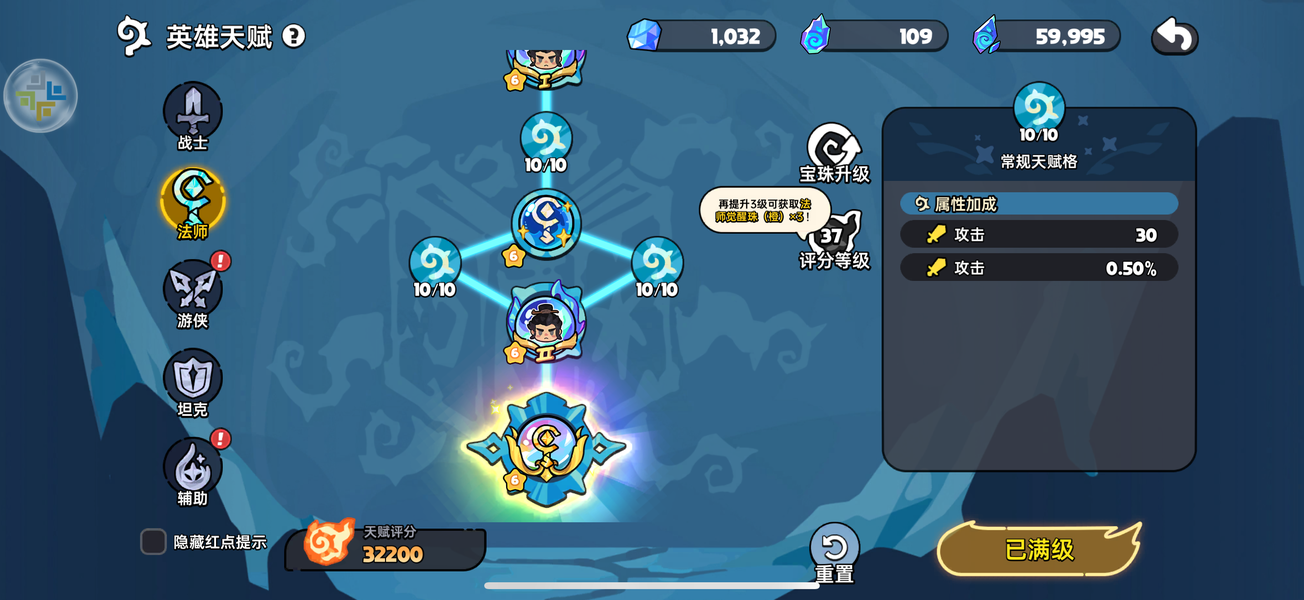Click the 已满级 max level button
The height and width of the screenshot is (600, 1304).
[x=1039, y=549]
